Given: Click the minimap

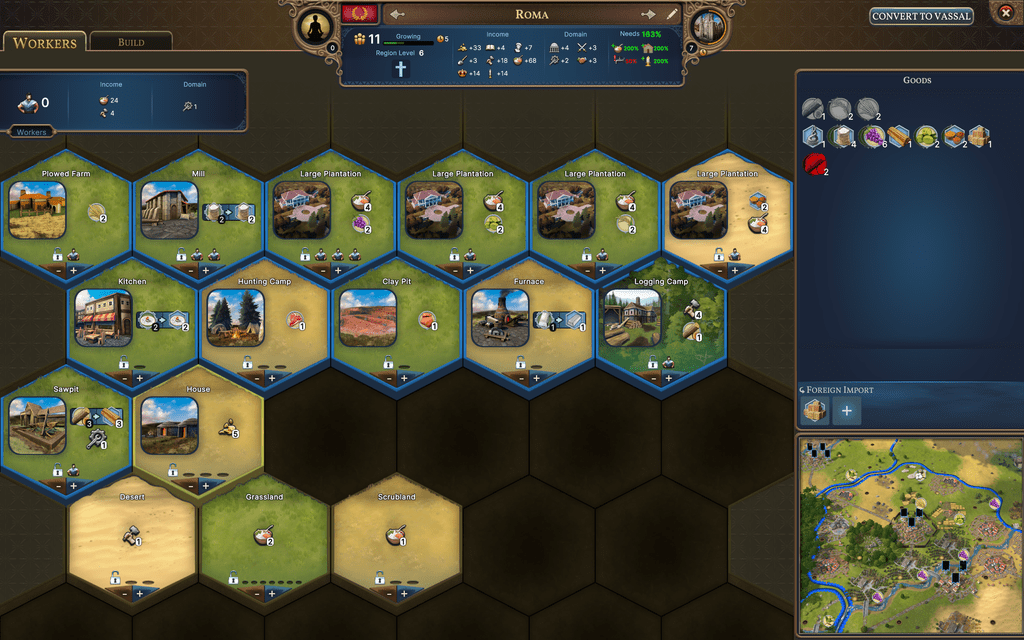Looking at the screenshot, I should coord(907,534).
